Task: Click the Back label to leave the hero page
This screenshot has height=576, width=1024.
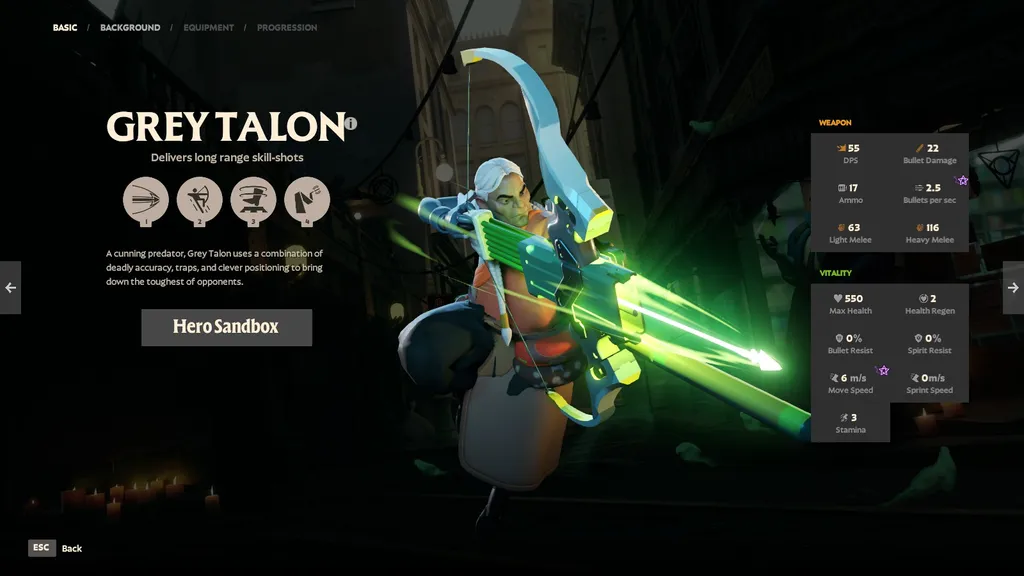Action: point(72,549)
